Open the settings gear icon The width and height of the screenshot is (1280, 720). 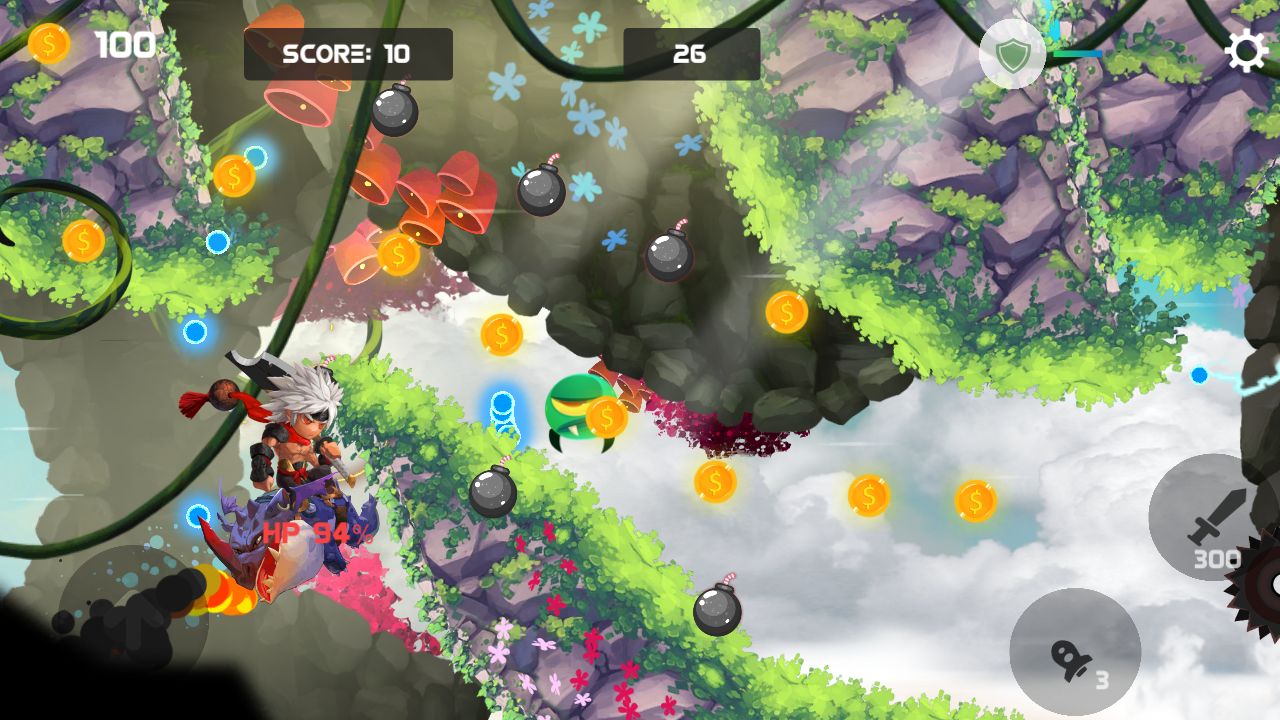click(1246, 52)
